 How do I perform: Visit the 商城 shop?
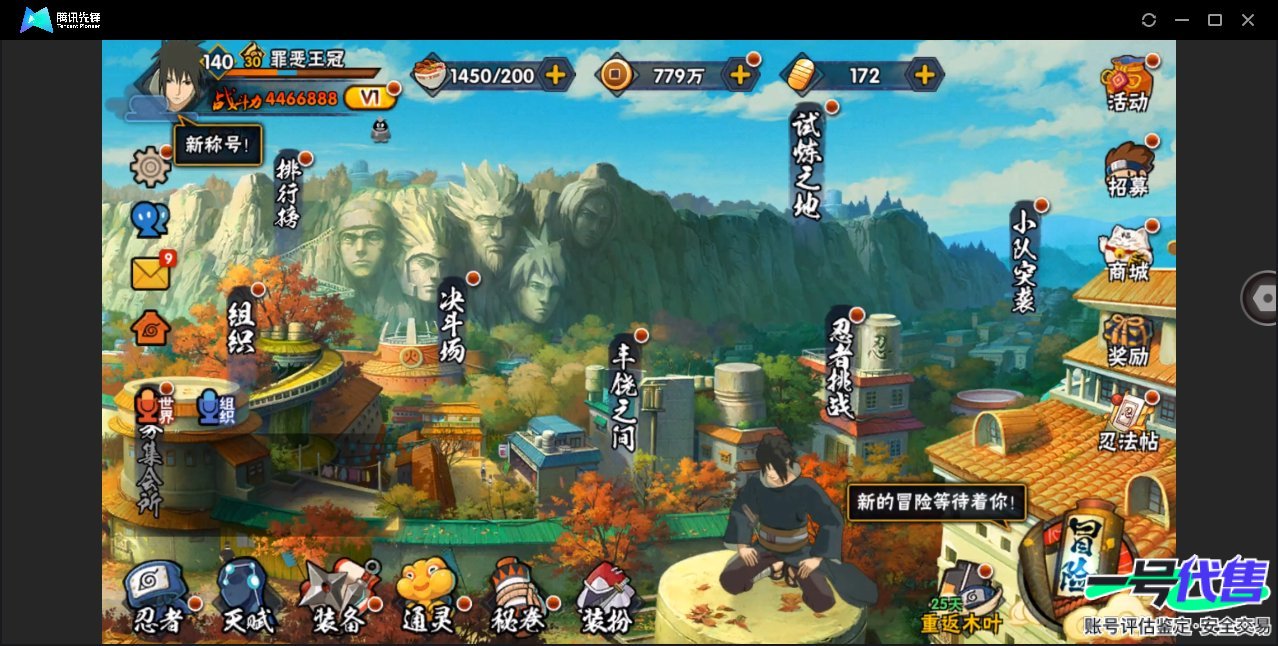click(x=1128, y=254)
